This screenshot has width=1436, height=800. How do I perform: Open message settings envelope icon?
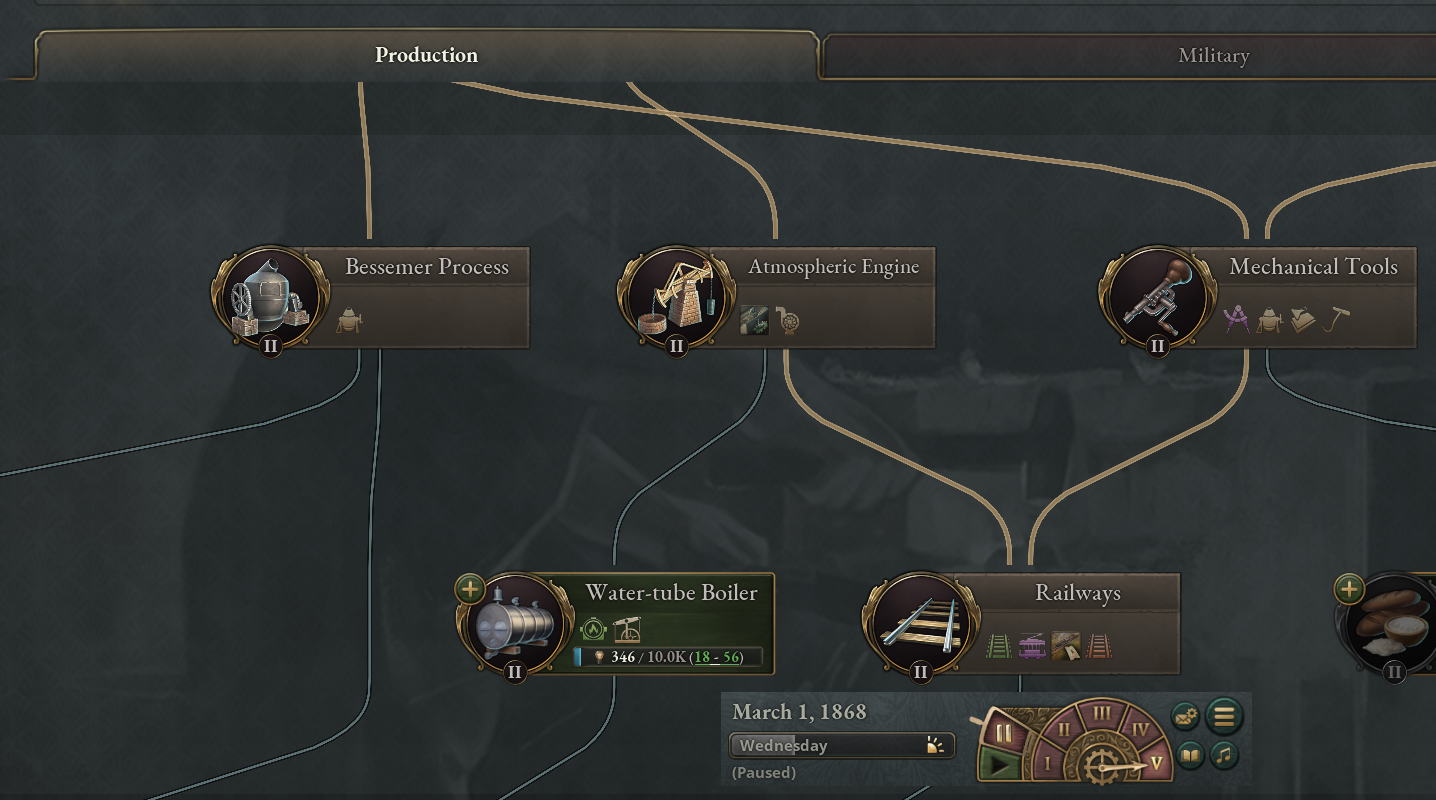1186,717
